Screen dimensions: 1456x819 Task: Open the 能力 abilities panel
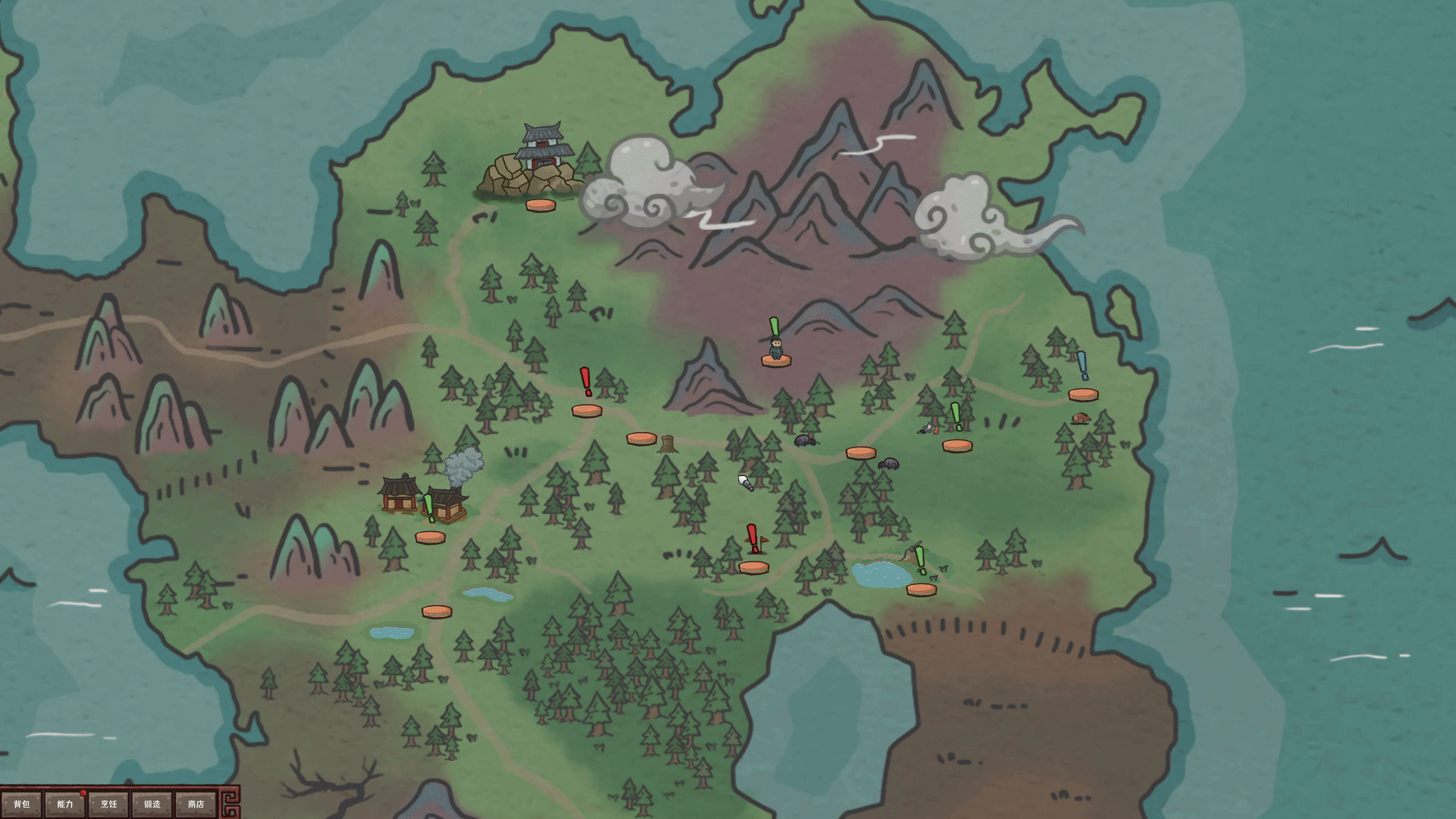tap(65, 804)
